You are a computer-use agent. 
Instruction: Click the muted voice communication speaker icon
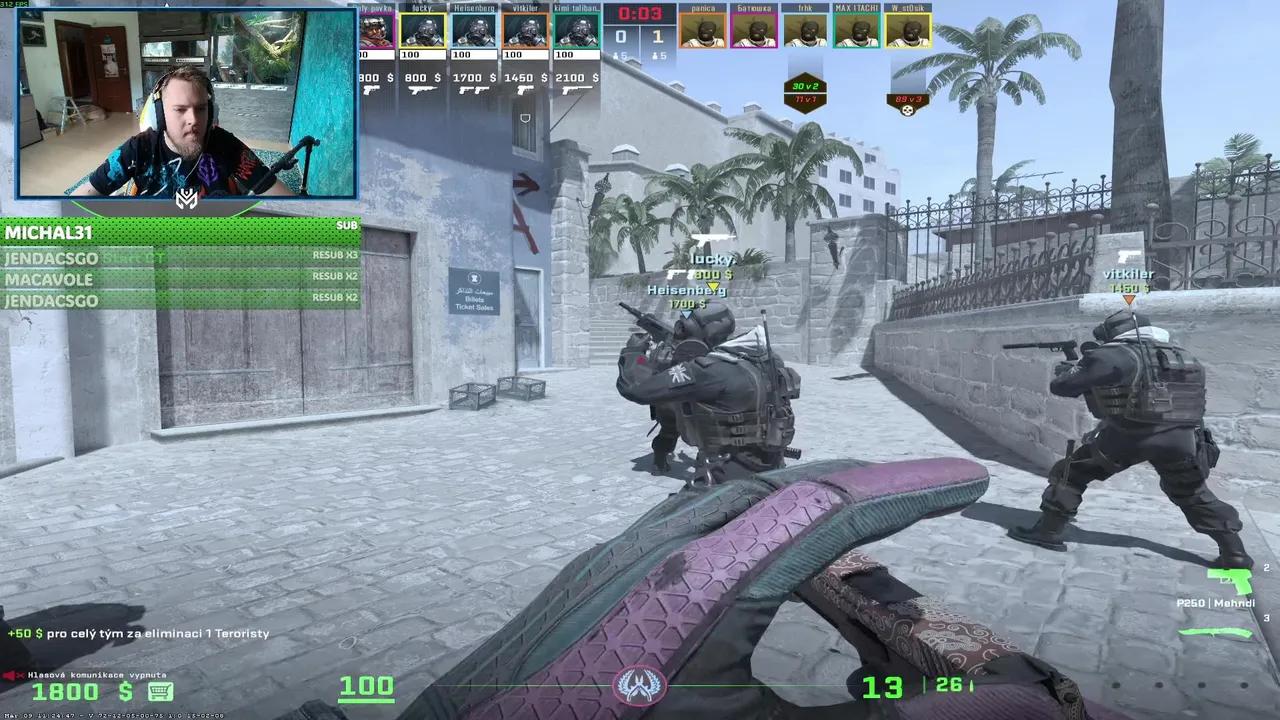click(x=9, y=674)
